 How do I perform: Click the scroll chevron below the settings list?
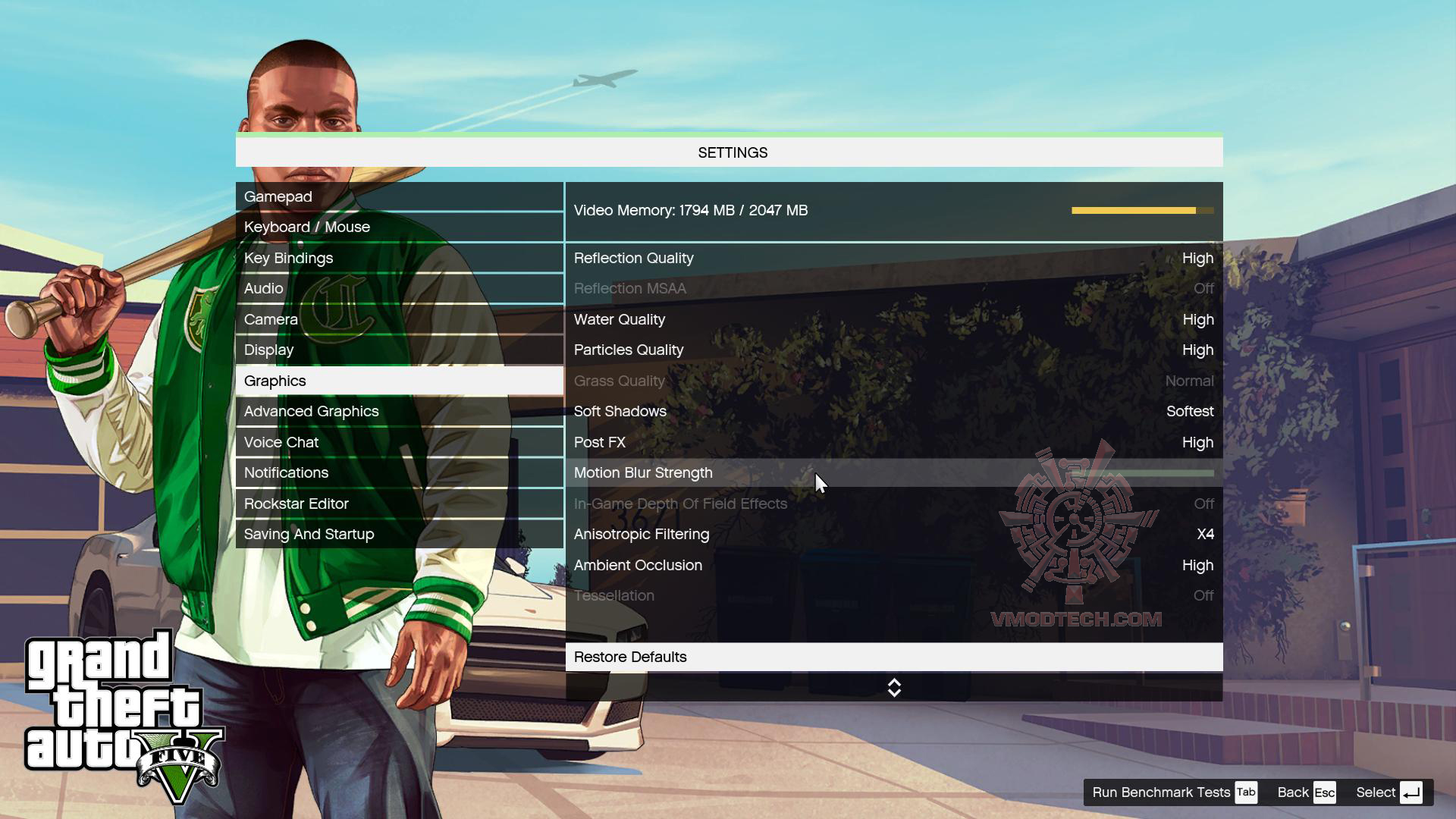click(x=894, y=688)
